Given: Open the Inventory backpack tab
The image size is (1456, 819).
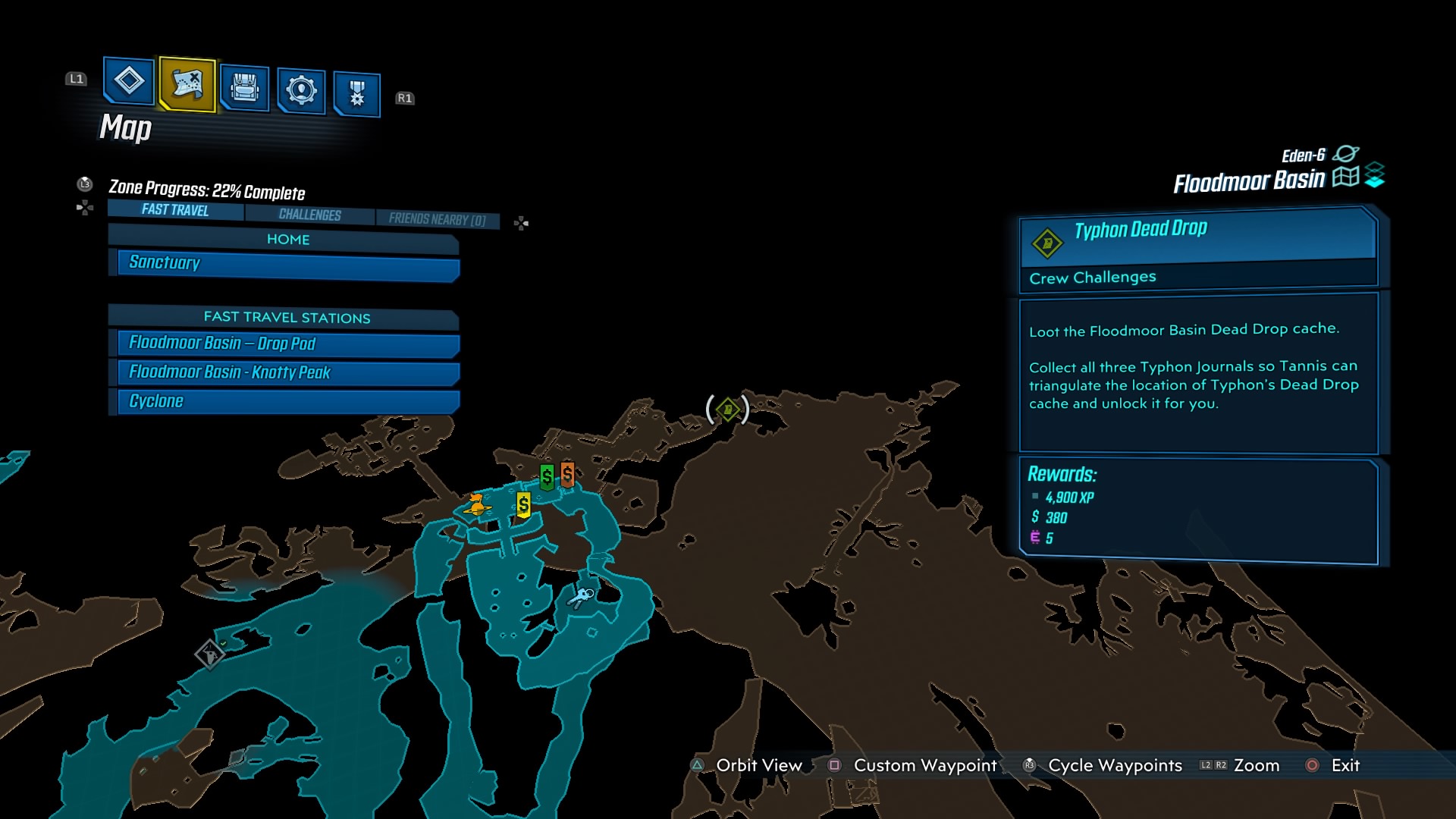Looking at the screenshot, I should (244, 88).
